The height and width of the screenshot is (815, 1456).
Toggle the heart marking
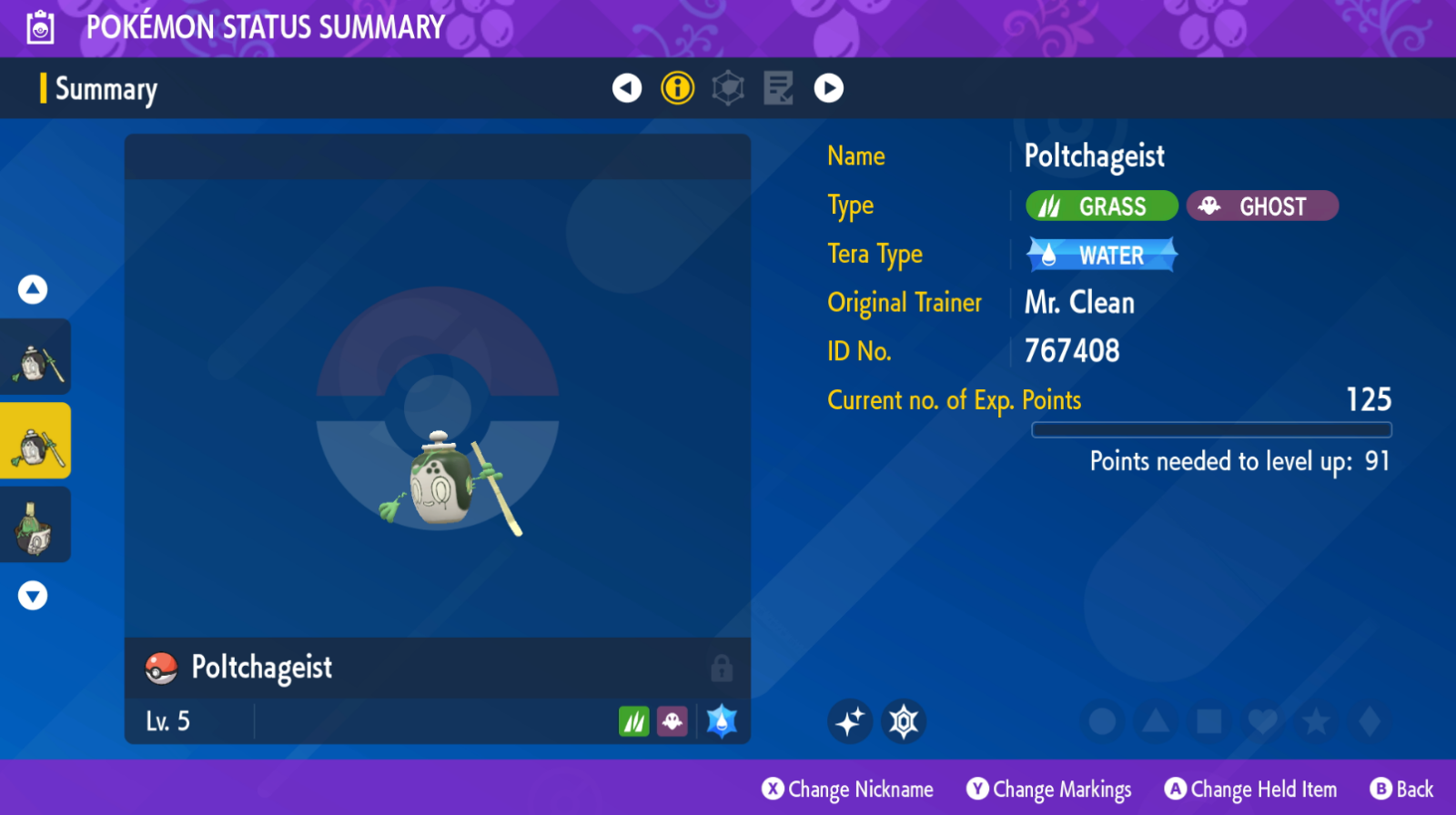[1262, 722]
